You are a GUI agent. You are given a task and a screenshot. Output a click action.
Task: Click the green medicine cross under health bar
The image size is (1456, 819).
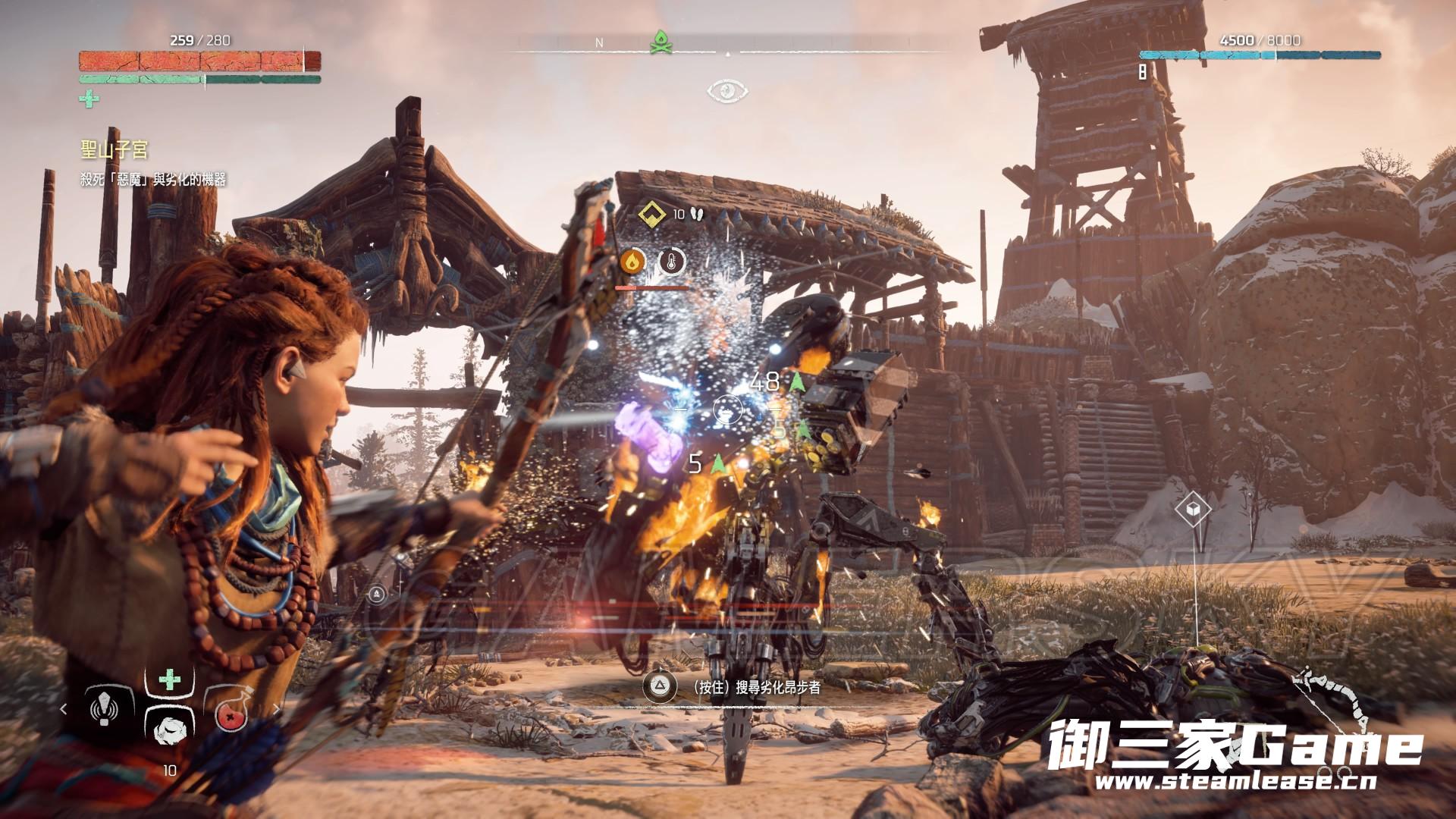tap(89, 99)
